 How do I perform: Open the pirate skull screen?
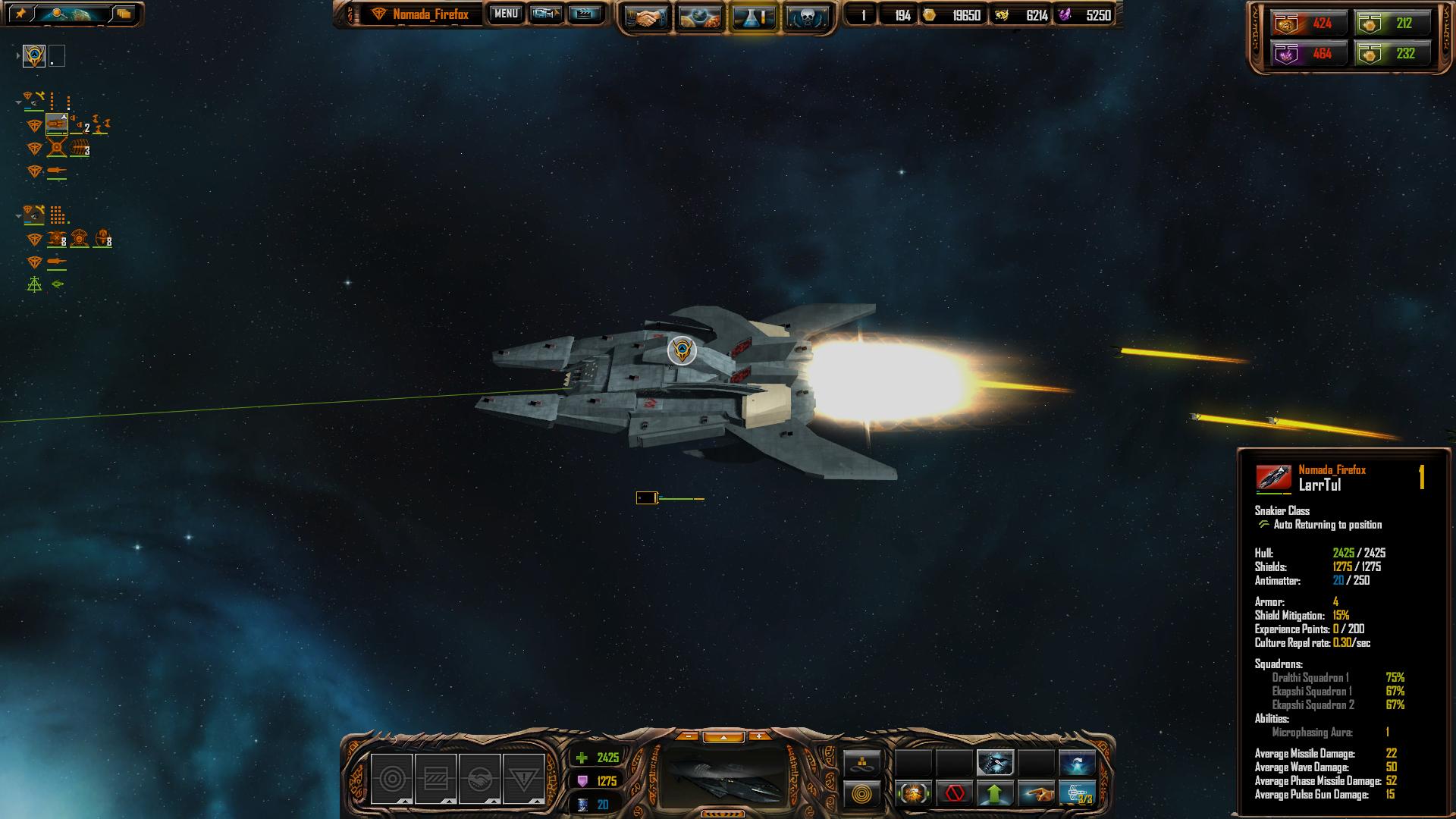806,17
